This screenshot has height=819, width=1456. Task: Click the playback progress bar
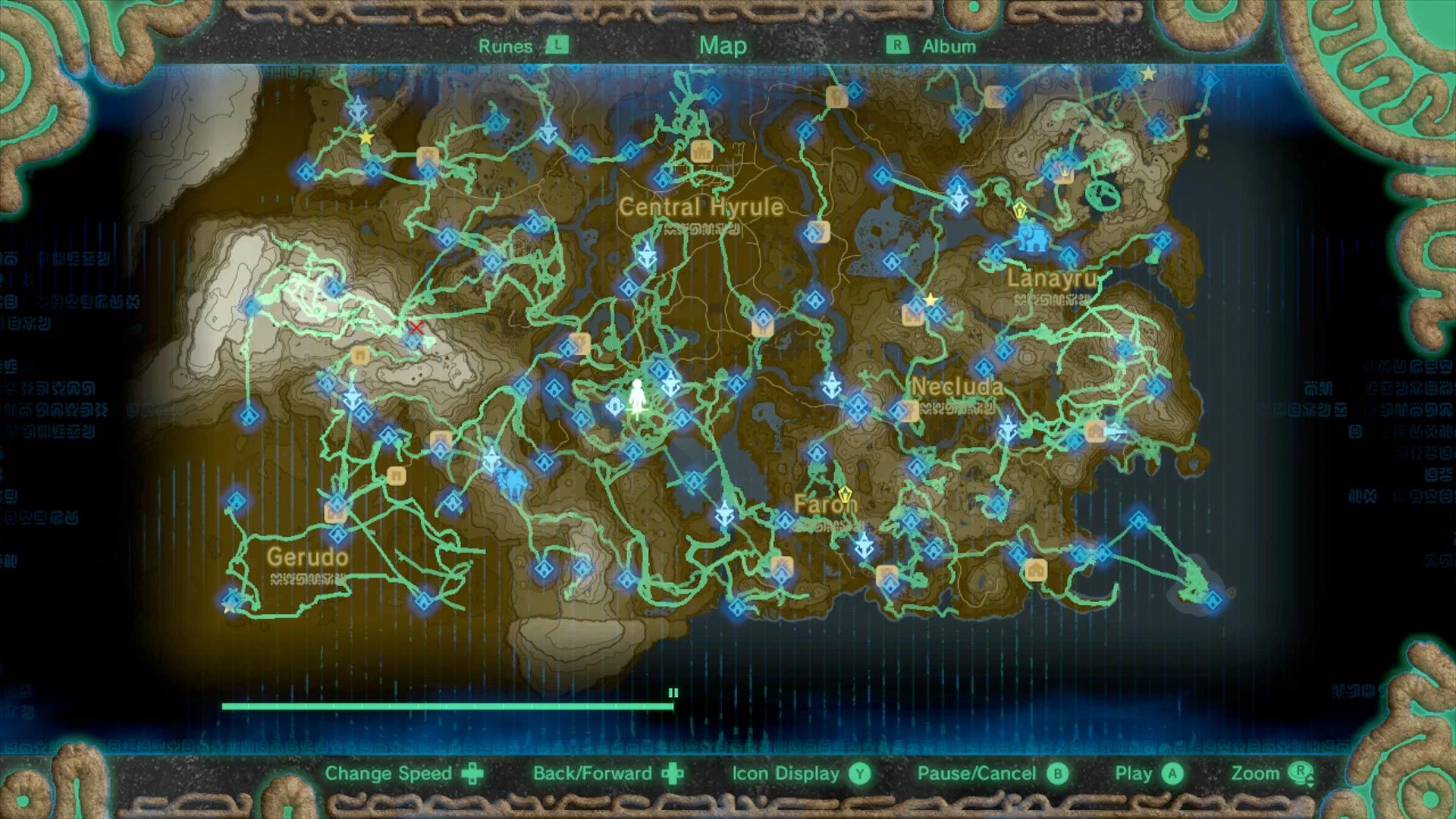447,705
